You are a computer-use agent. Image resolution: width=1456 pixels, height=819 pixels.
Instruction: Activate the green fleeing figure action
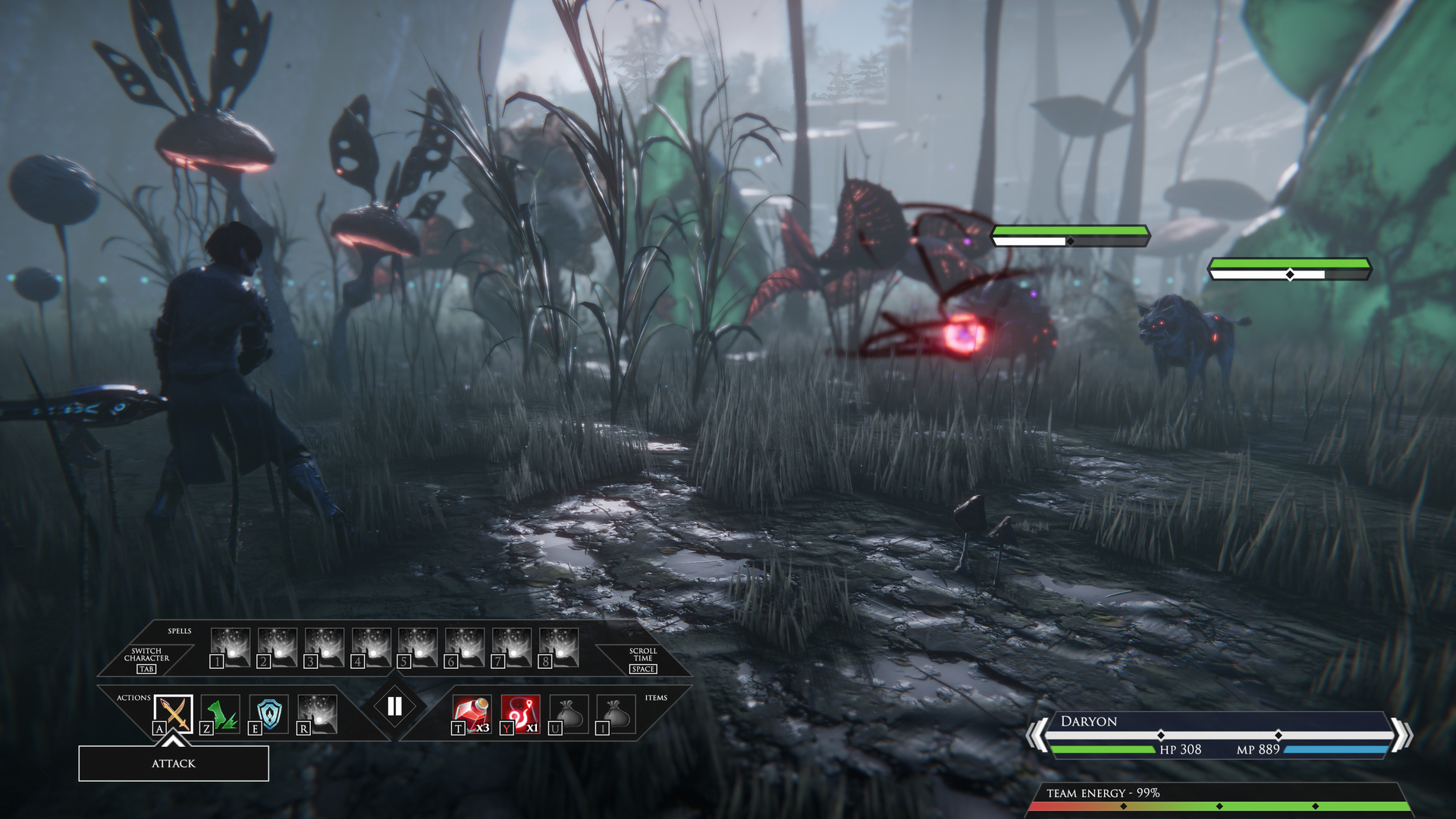[221, 714]
